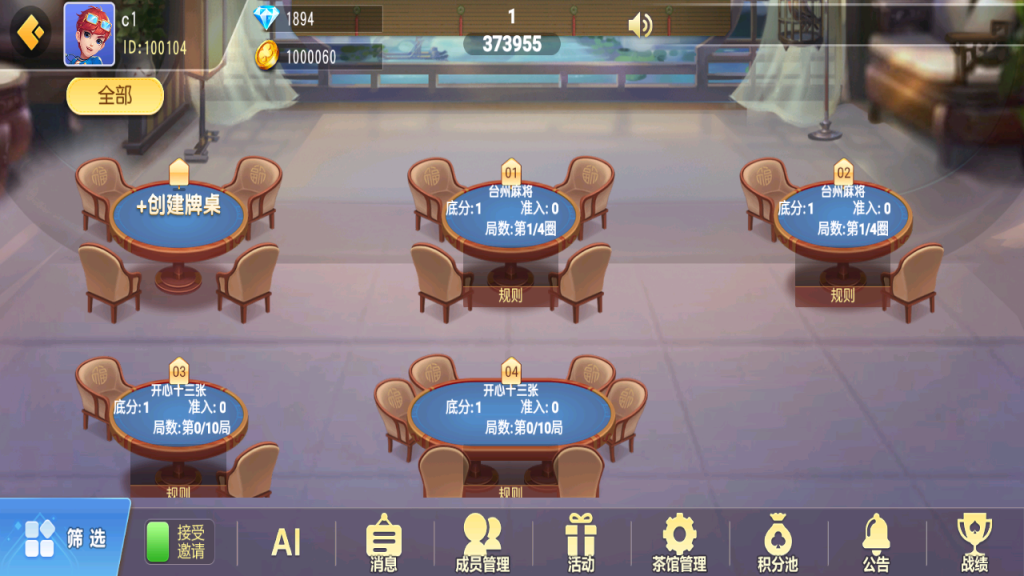Open the c1 player avatar profile

pos(89,34)
